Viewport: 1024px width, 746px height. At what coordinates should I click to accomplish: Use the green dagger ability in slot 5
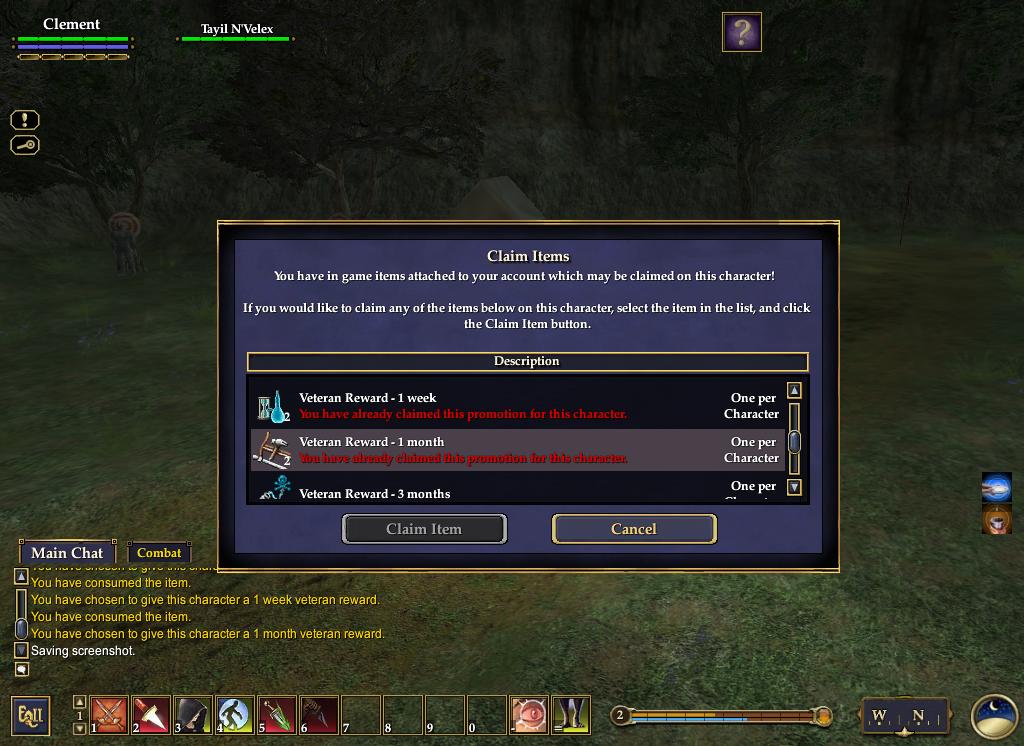[278, 715]
